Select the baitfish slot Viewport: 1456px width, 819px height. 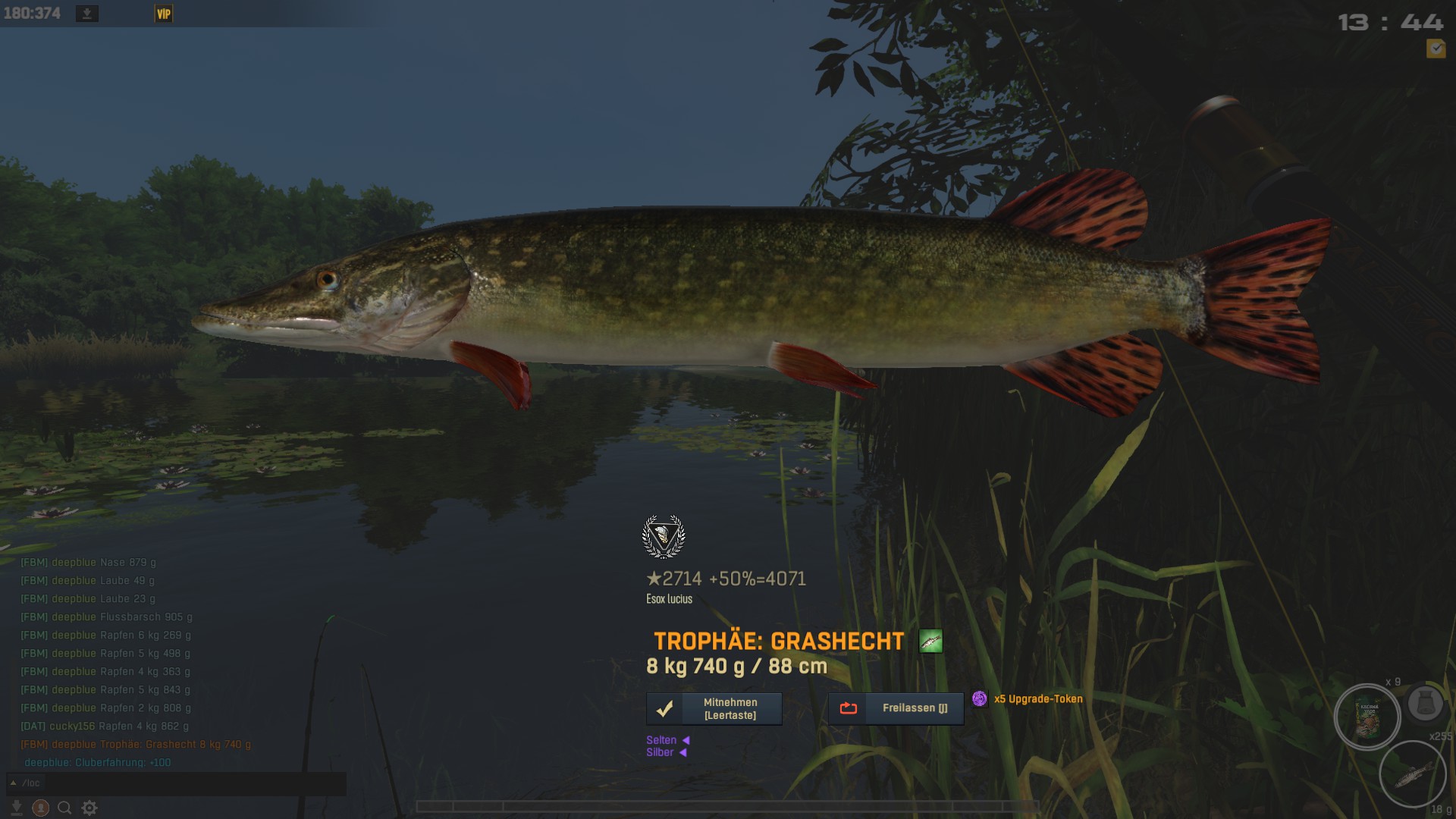pos(1412,773)
